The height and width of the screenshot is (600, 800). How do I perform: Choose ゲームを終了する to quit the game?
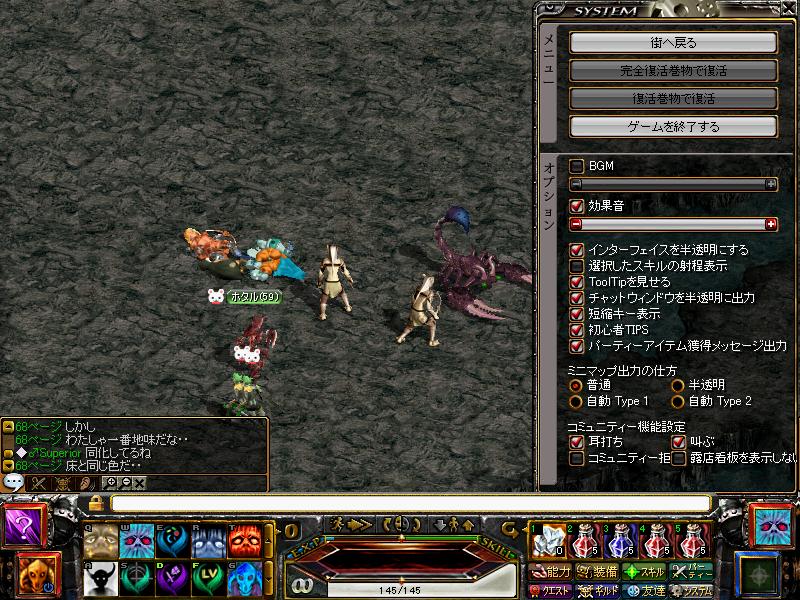click(x=673, y=127)
